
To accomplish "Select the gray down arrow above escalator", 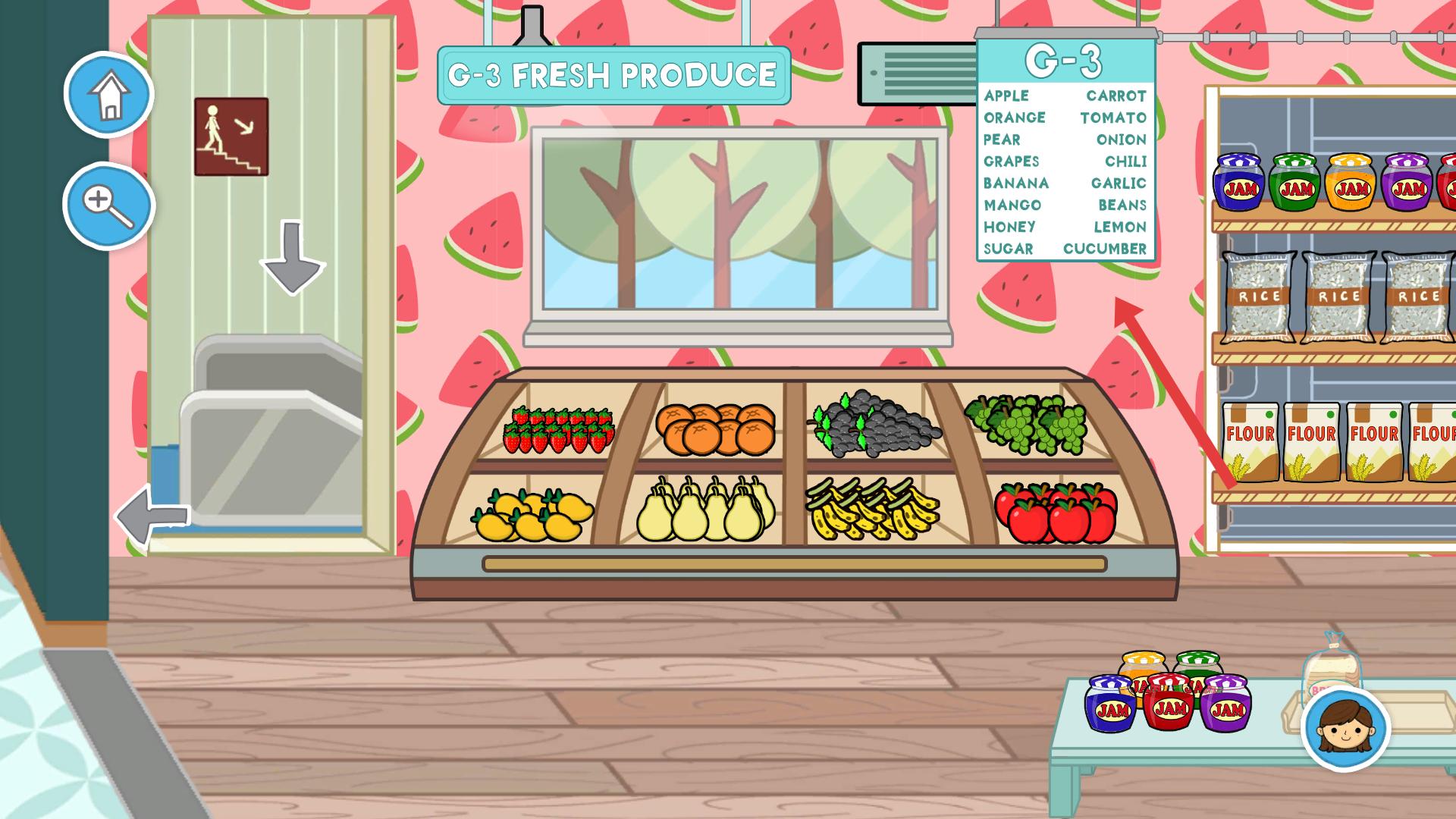I will 293,258.
